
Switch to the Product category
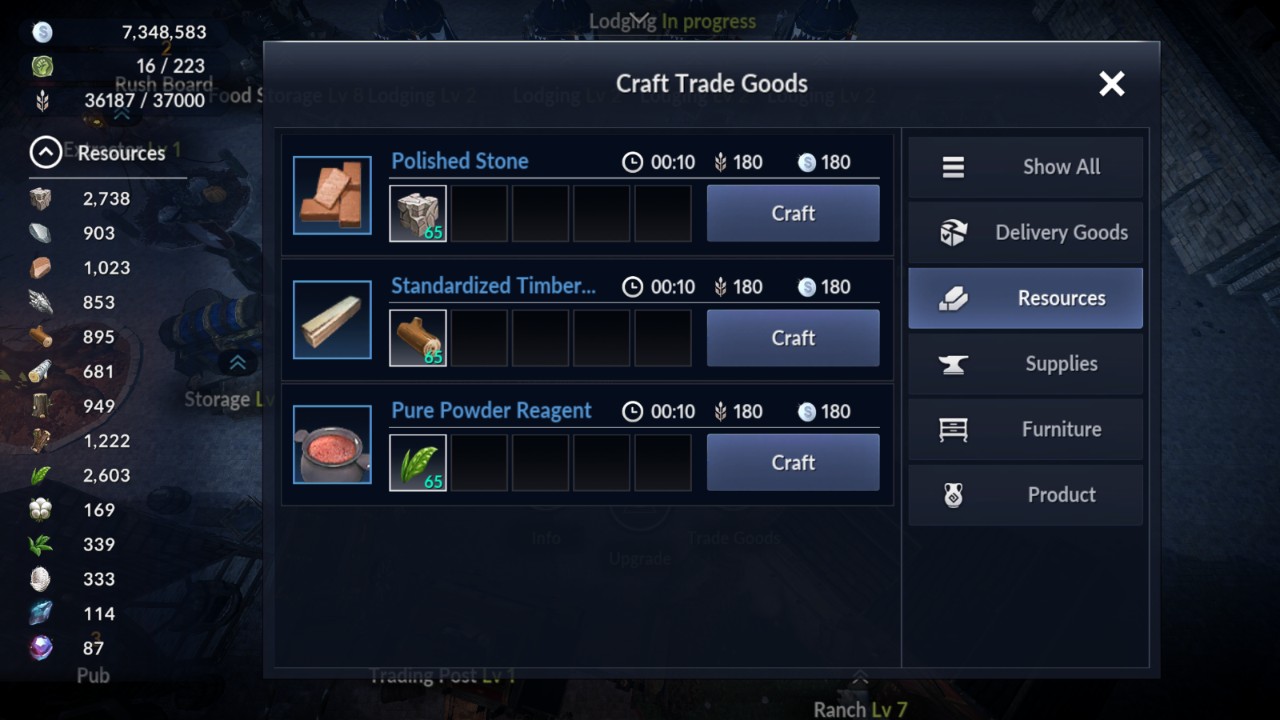click(1025, 495)
